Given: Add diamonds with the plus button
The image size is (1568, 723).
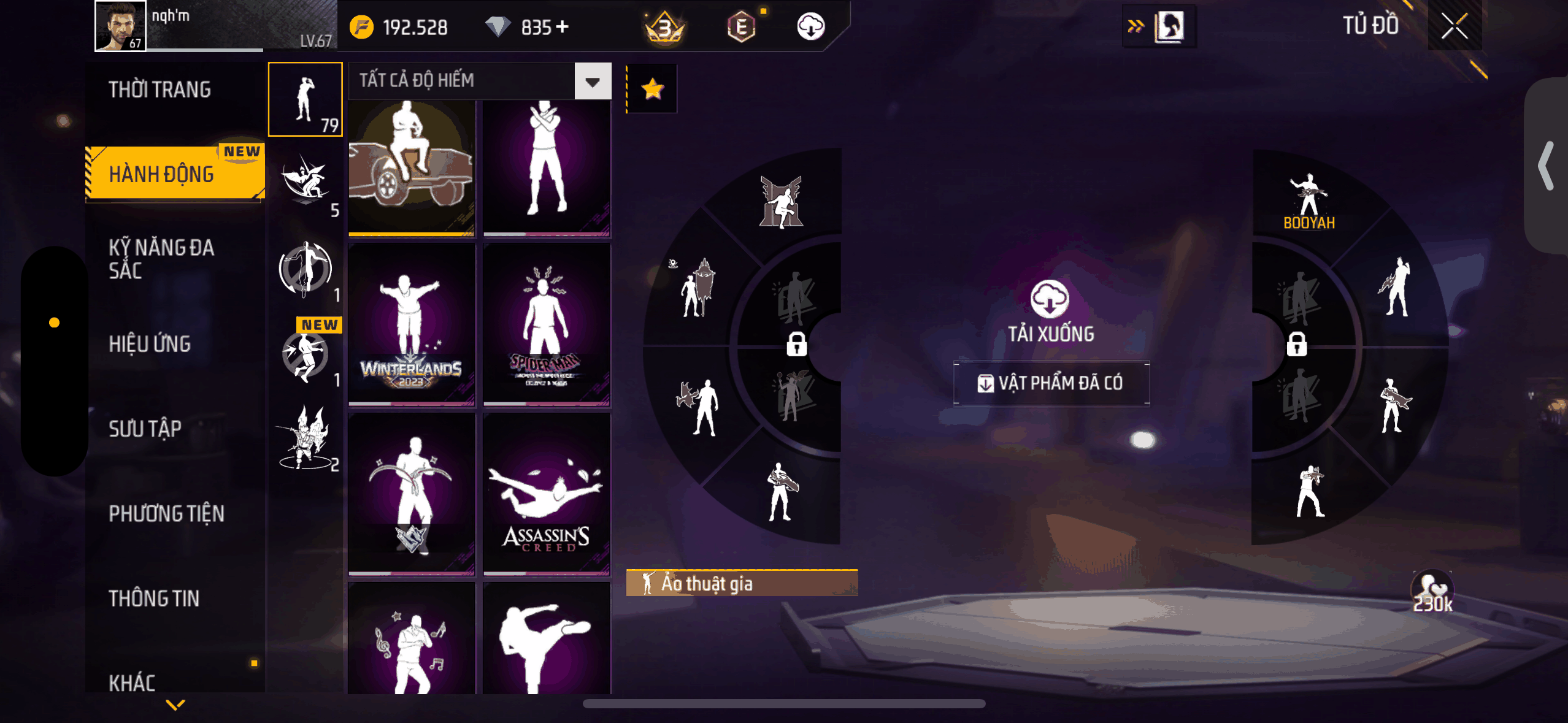Looking at the screenshot, I should (x=562, y=27).
